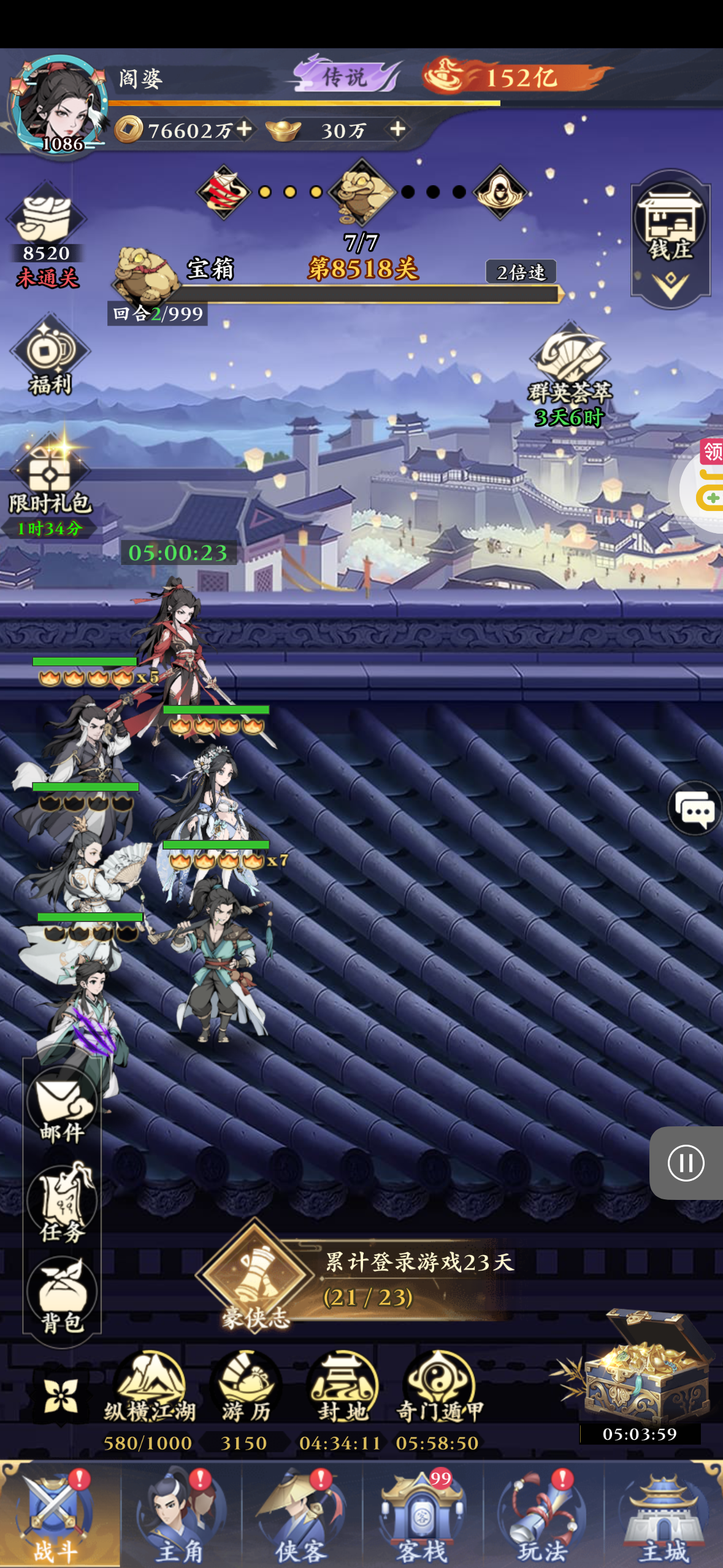Screen dimensions: 723x1568
Task: Open the chat bubble button
Action: [694, 809]
